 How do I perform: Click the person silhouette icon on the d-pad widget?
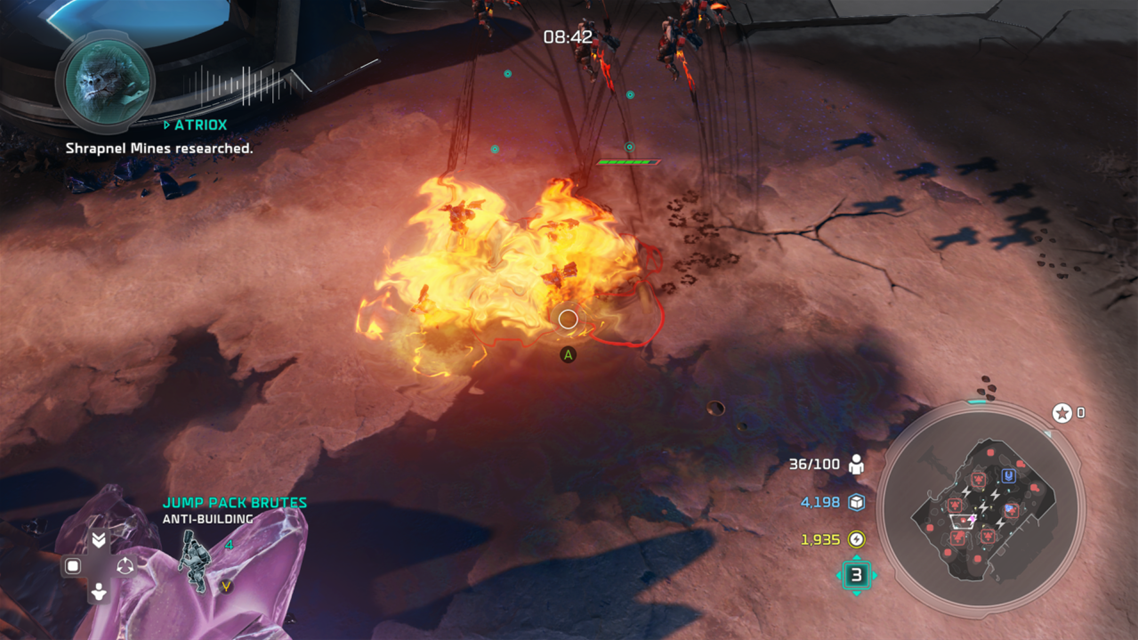coord(98,592)
